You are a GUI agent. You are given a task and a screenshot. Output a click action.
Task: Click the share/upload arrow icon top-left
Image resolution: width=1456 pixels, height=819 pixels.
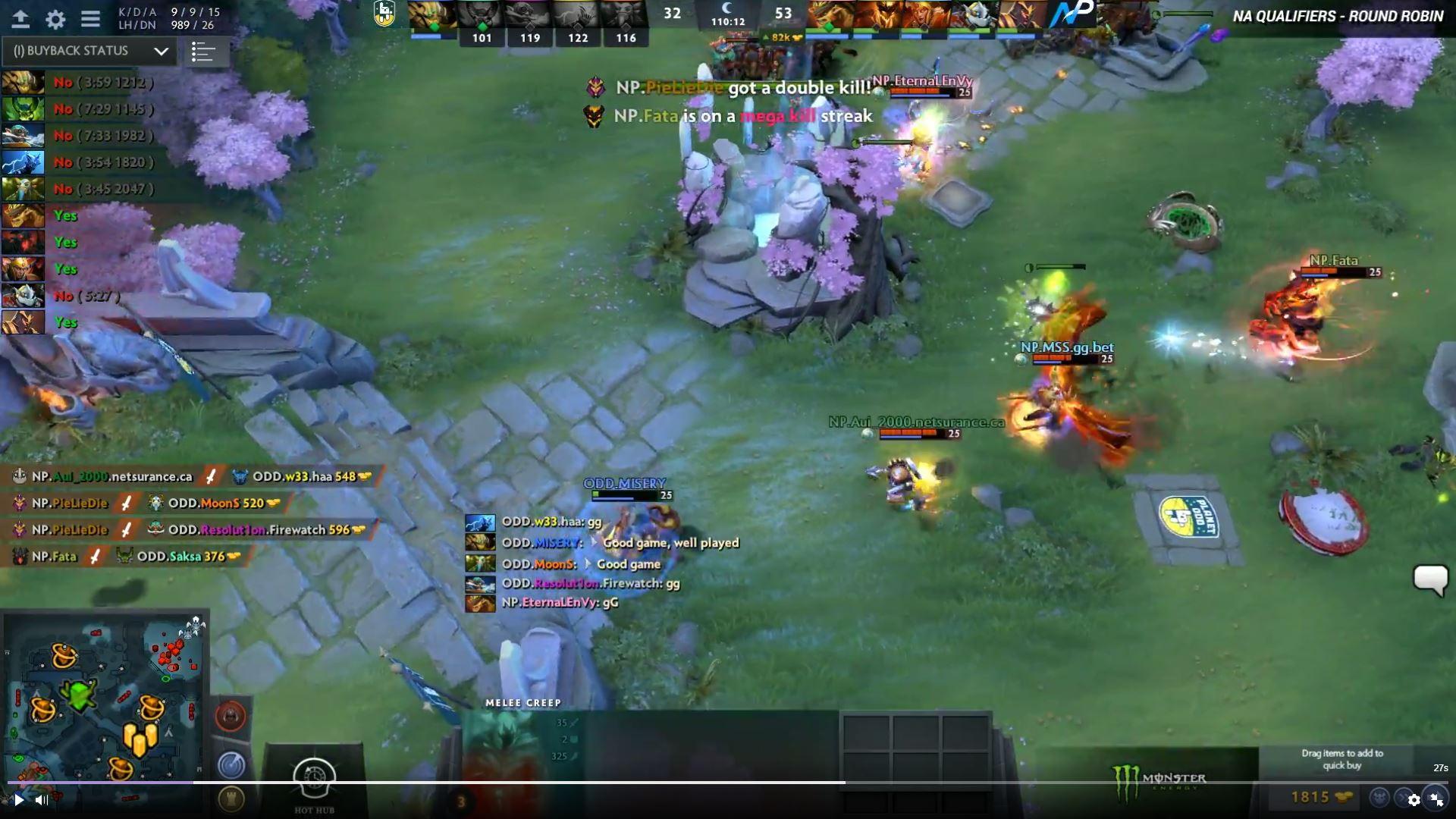tap(22, 19)
